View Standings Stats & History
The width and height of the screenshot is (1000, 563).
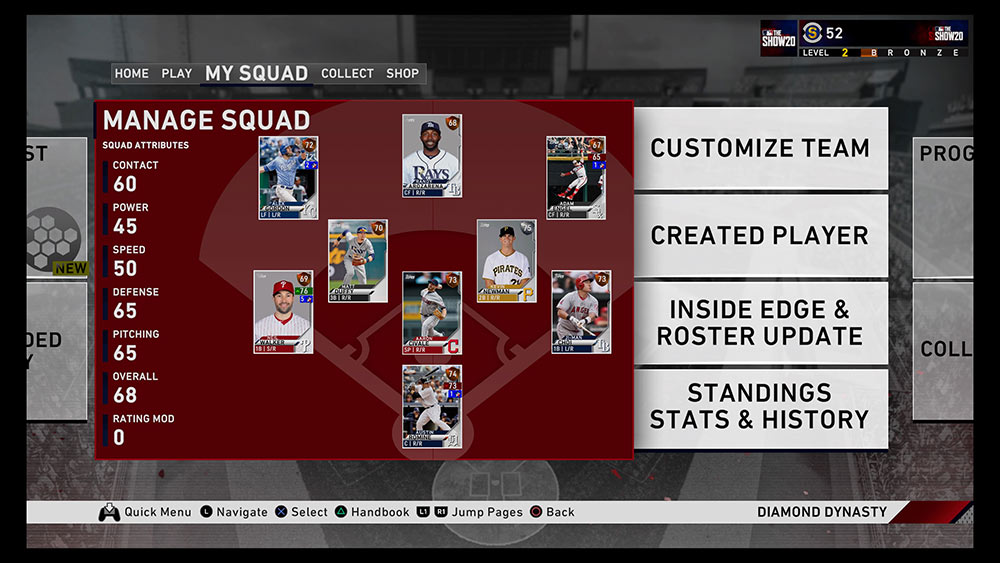pyautogui.click(x=760, y=406)
